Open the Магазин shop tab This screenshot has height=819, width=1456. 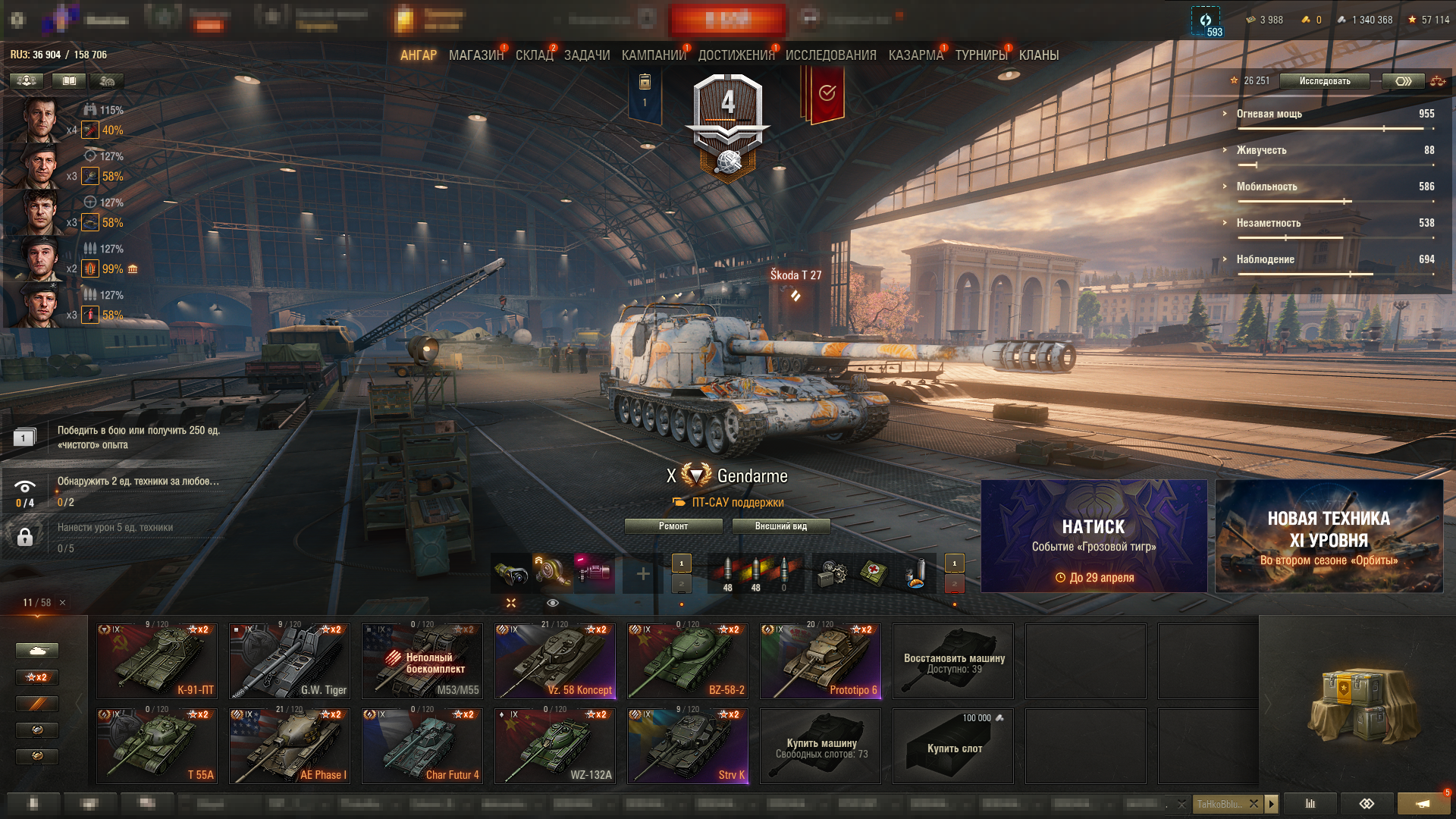[x=475, y=55]
